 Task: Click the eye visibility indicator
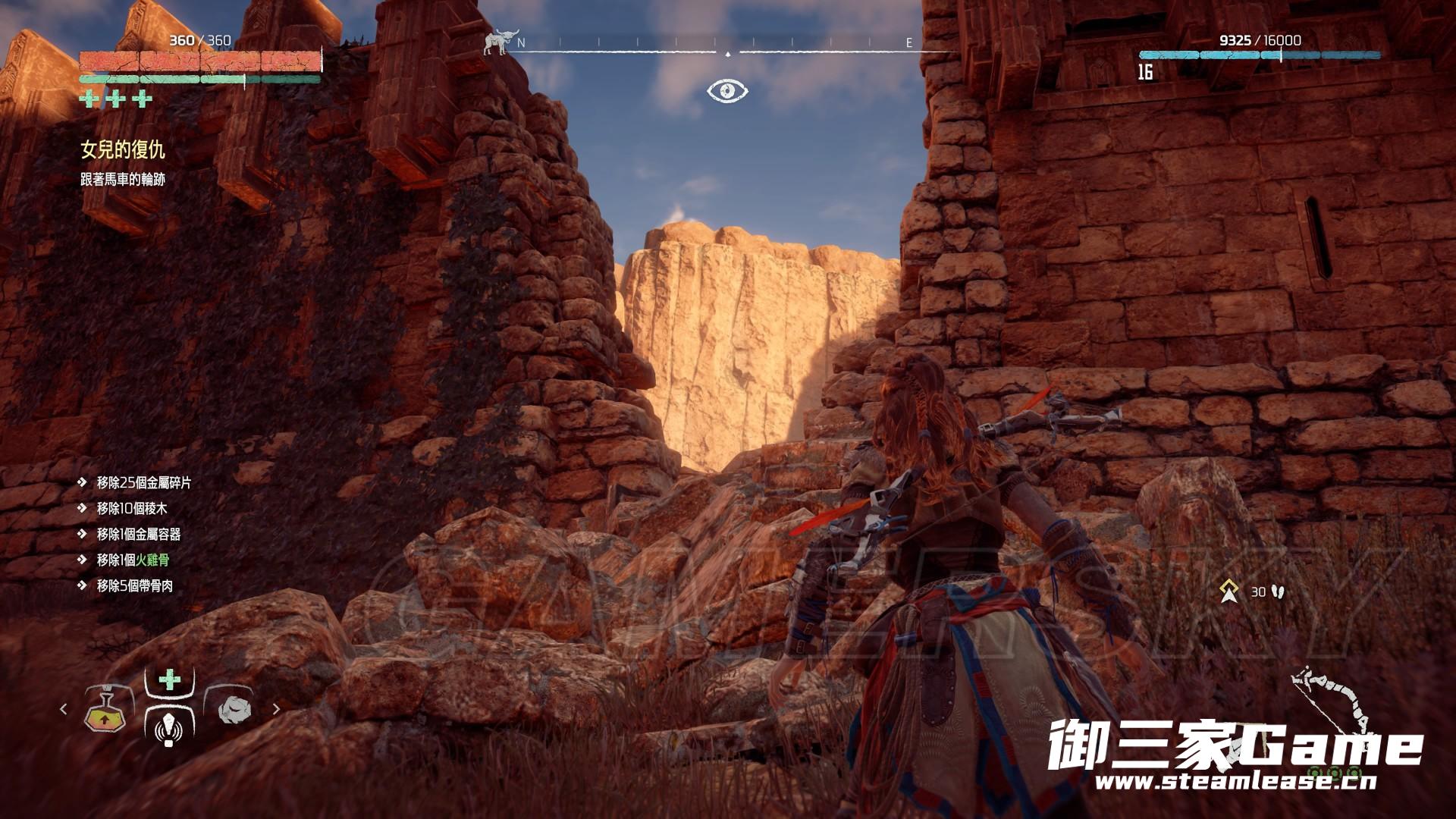[x=727, y=91]
